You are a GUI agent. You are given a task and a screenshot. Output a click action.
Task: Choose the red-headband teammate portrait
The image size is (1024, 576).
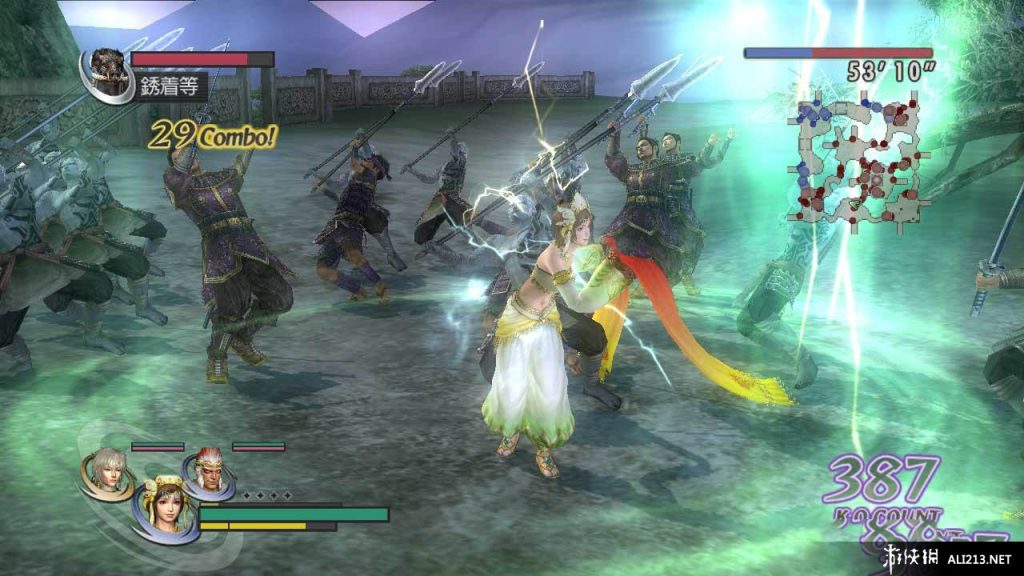[x=207, y=470]
